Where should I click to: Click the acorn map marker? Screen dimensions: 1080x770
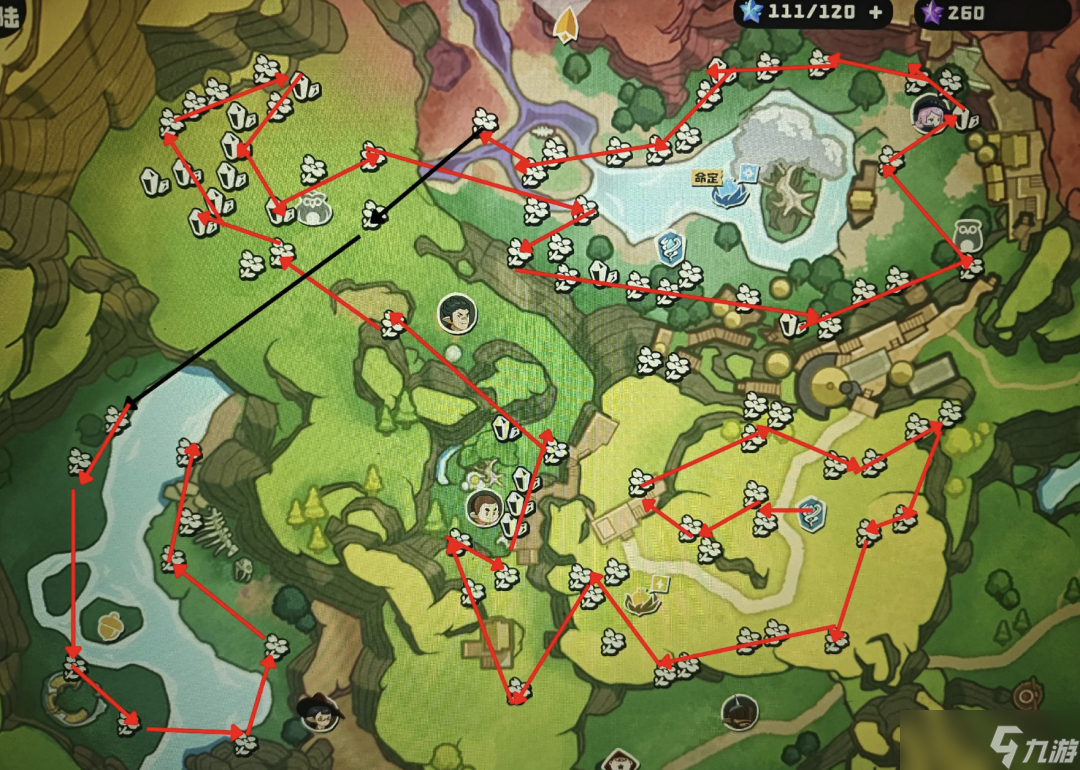click(111, 626)
